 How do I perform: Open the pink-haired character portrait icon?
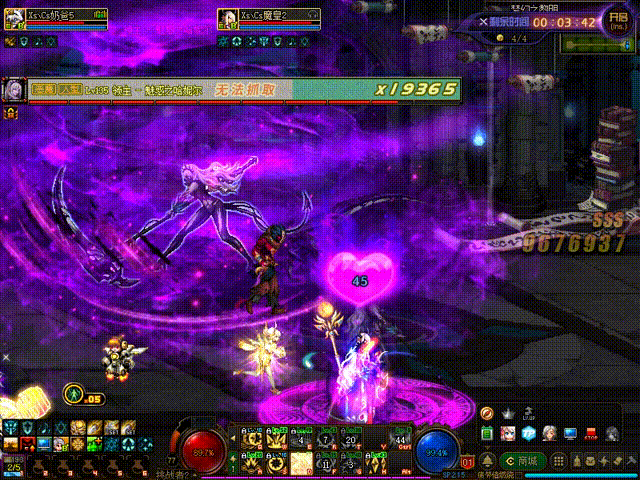[508, 433]
